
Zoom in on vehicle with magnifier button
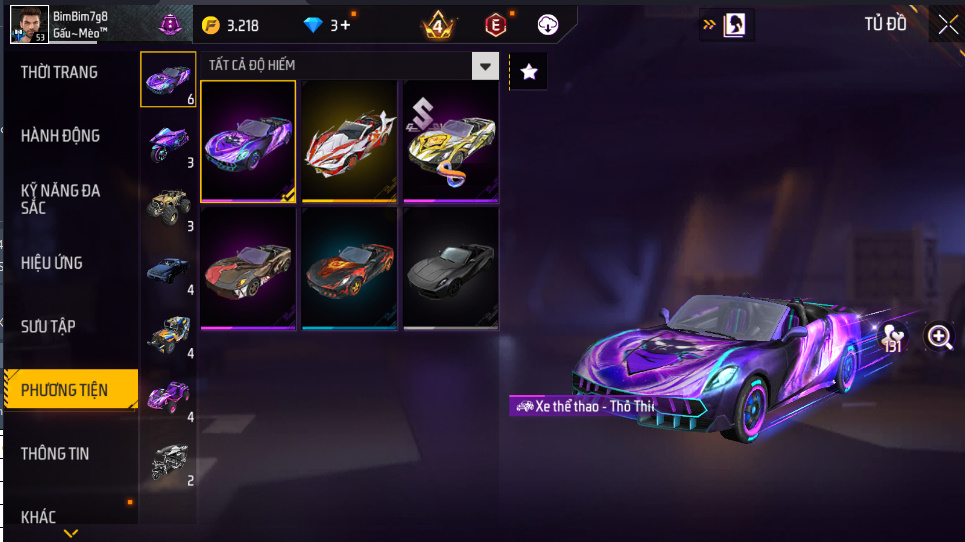tap(940, 337)
